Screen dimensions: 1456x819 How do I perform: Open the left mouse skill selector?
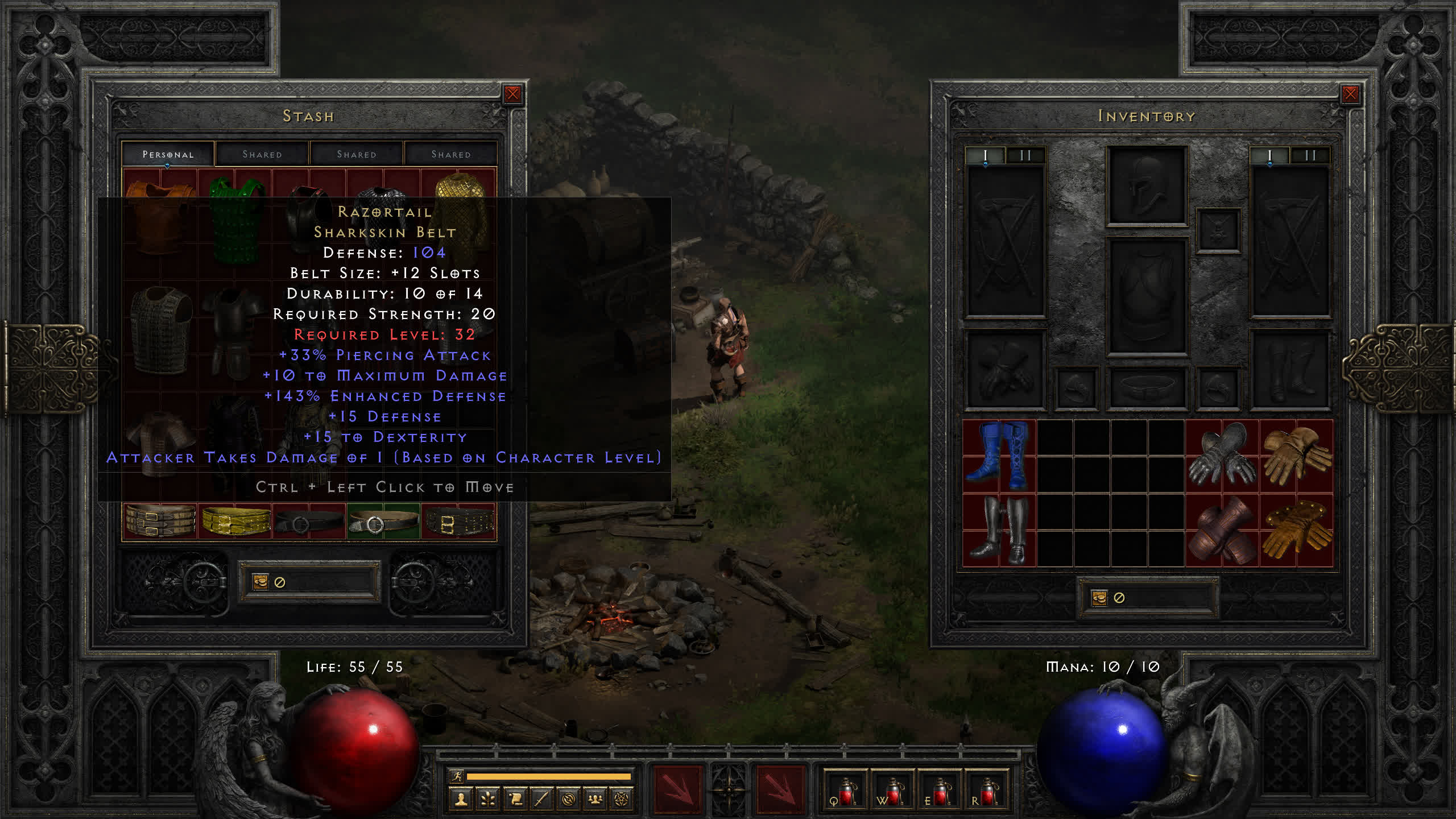(x=677, y=789)
